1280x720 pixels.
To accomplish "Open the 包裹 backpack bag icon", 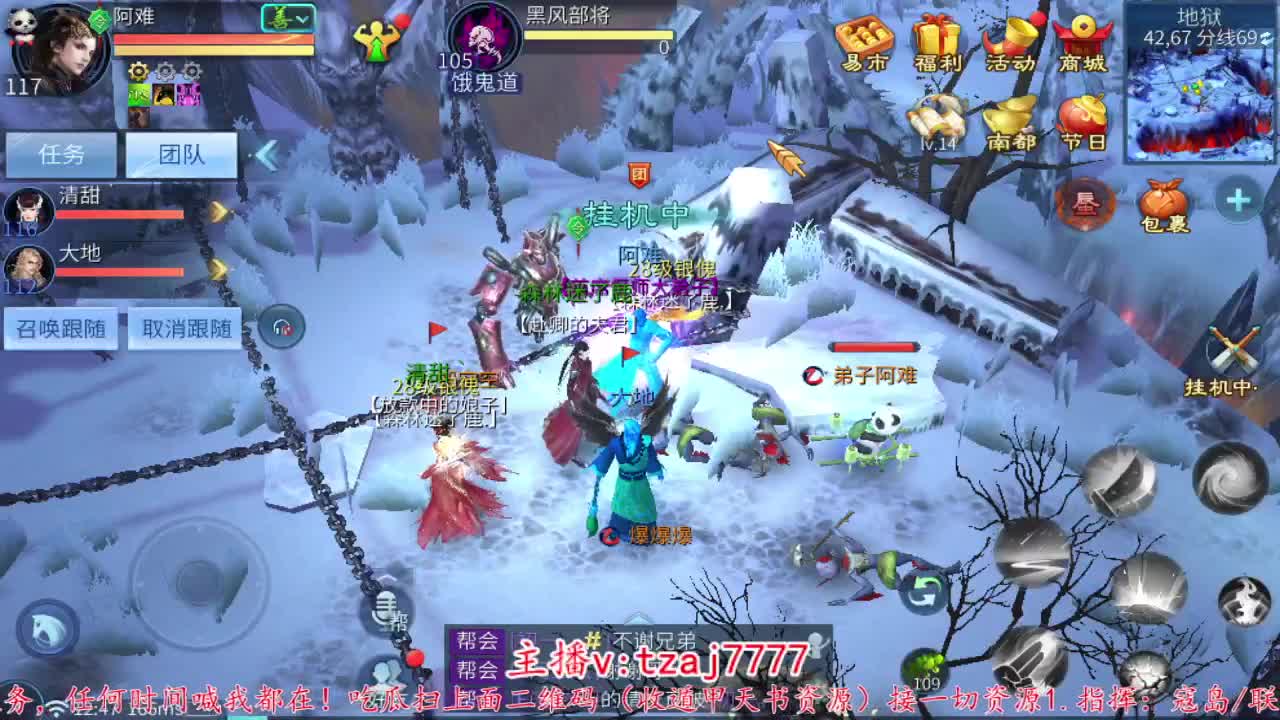I will tap(1163, 202).
